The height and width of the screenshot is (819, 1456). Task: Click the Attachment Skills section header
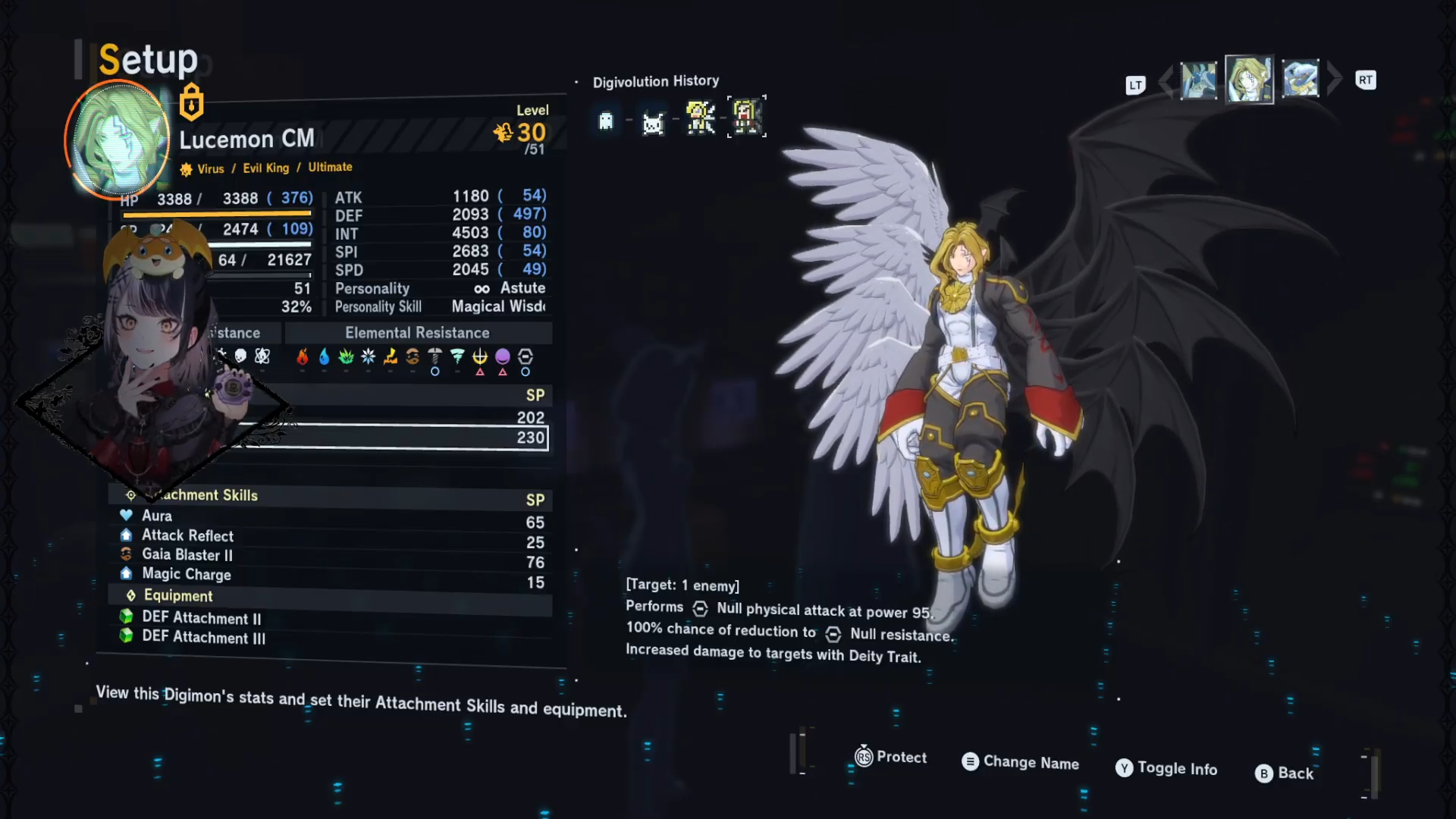point(209,496)
